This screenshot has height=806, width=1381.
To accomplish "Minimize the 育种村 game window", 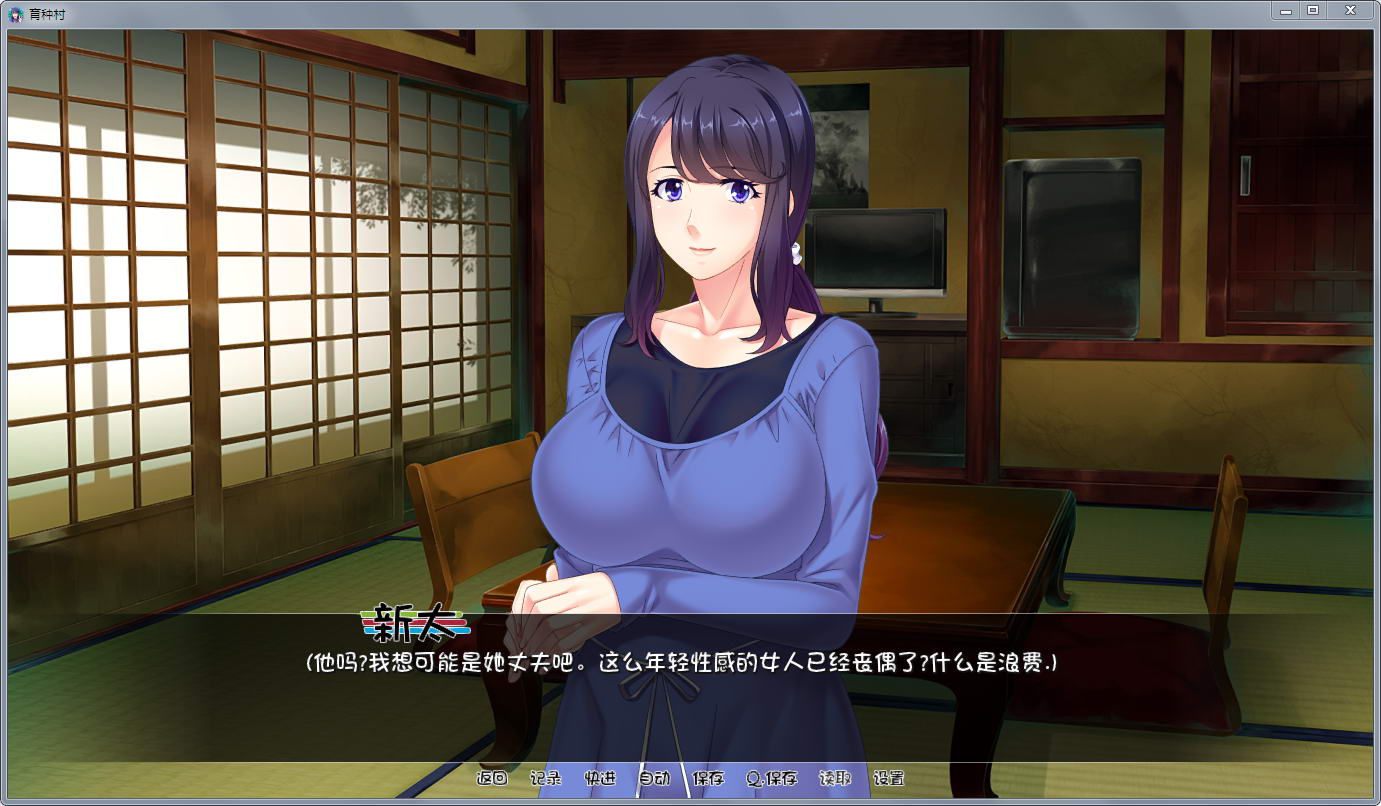I will point(1286,10).
